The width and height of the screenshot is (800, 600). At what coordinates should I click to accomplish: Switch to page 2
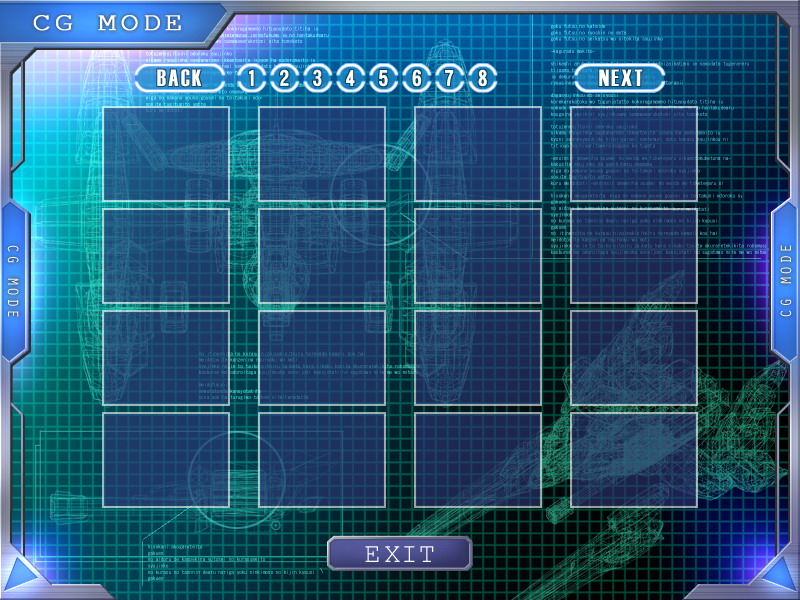[284, 77]
